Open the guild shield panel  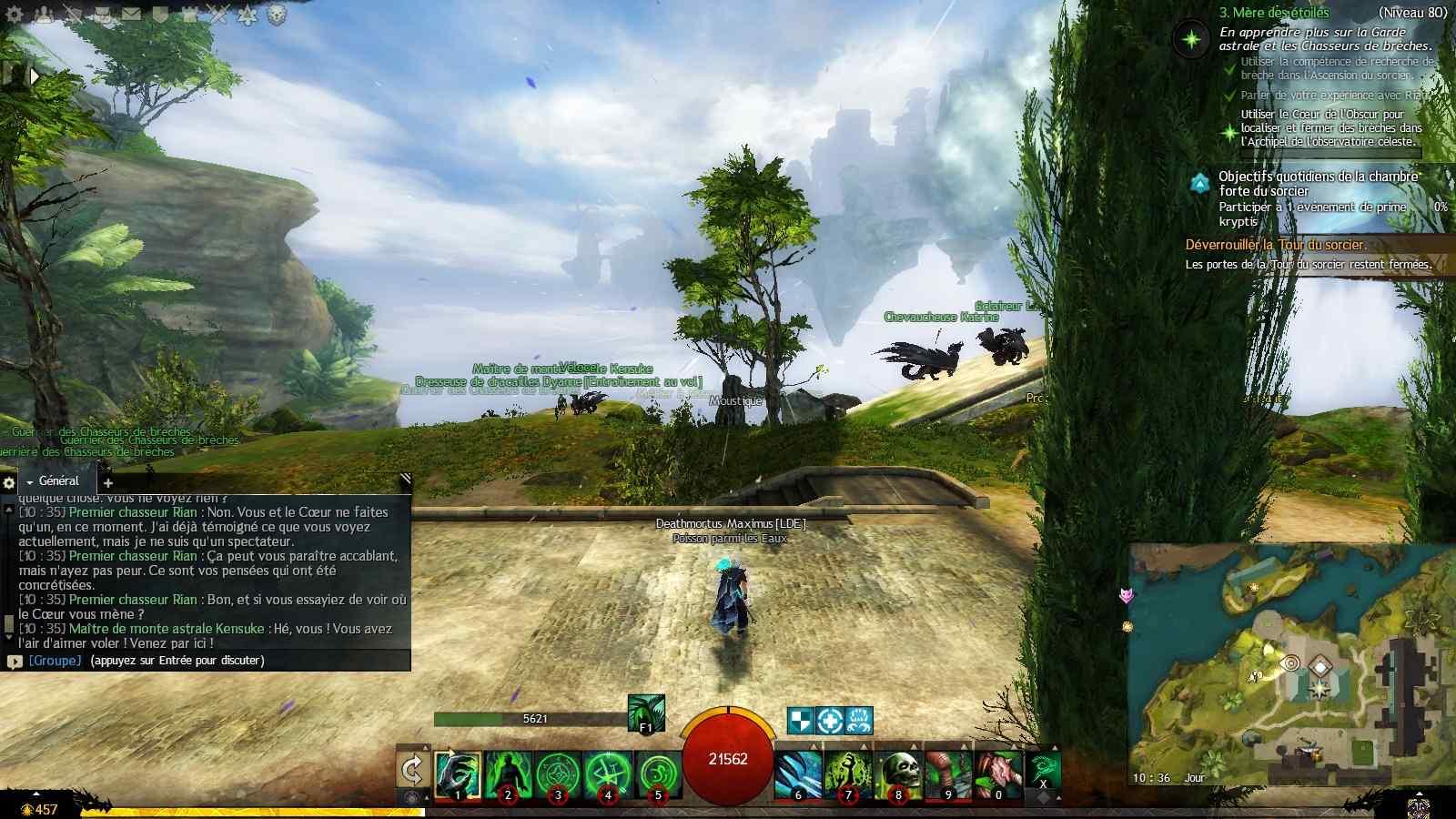point(160,14)
